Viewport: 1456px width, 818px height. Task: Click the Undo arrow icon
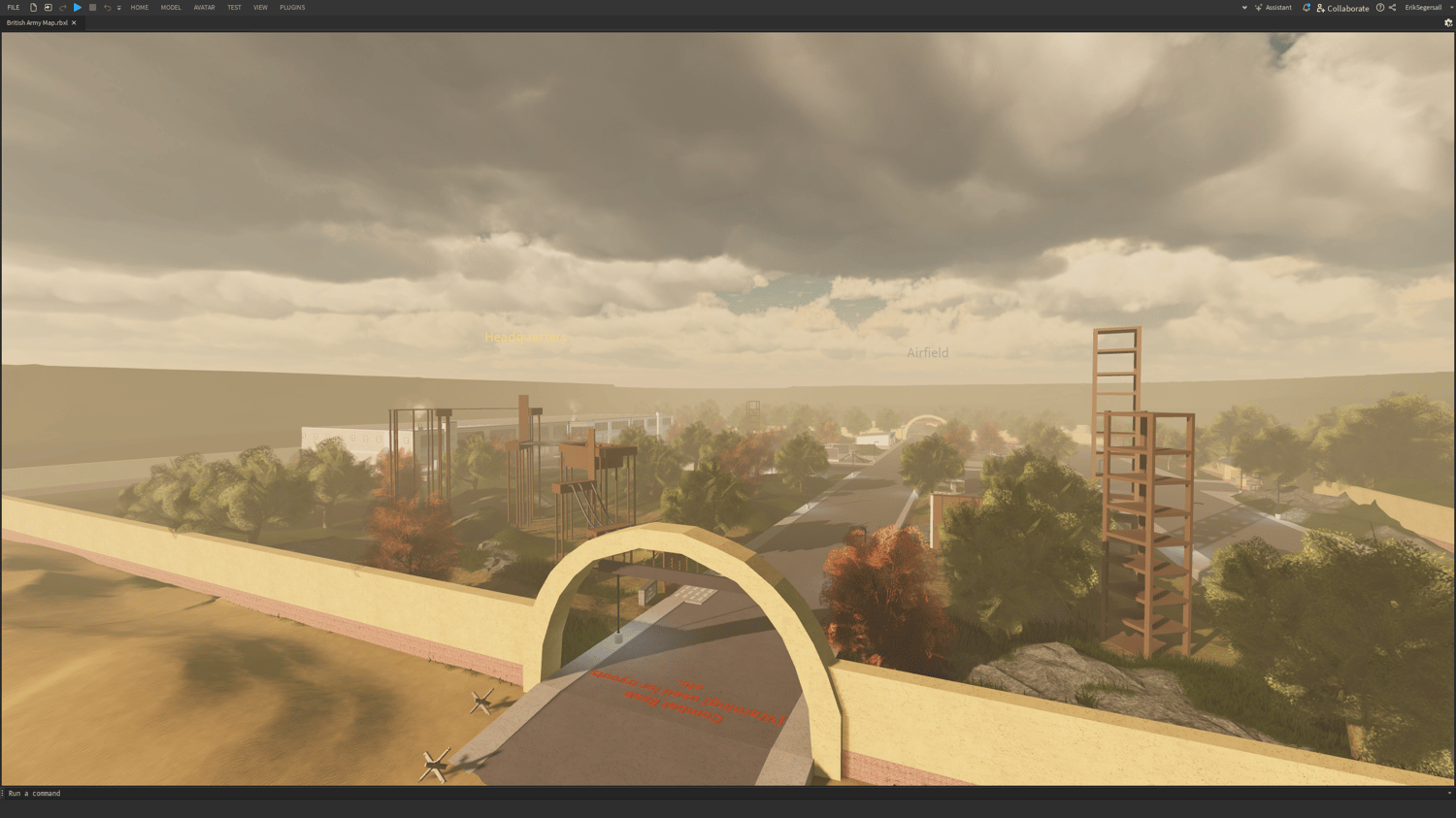point(106,7)
